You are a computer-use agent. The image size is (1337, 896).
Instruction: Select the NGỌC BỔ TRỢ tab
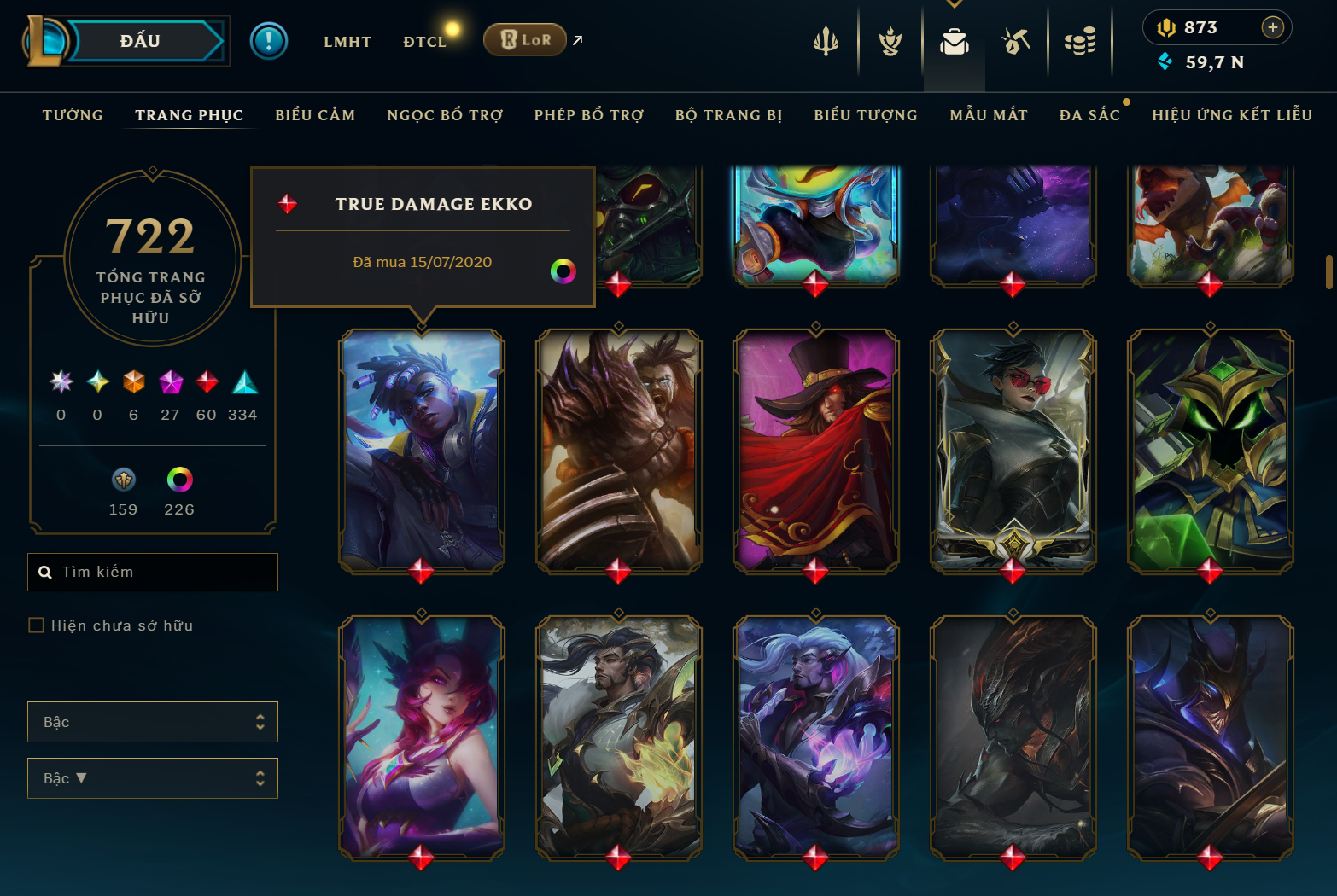point(445,115)
